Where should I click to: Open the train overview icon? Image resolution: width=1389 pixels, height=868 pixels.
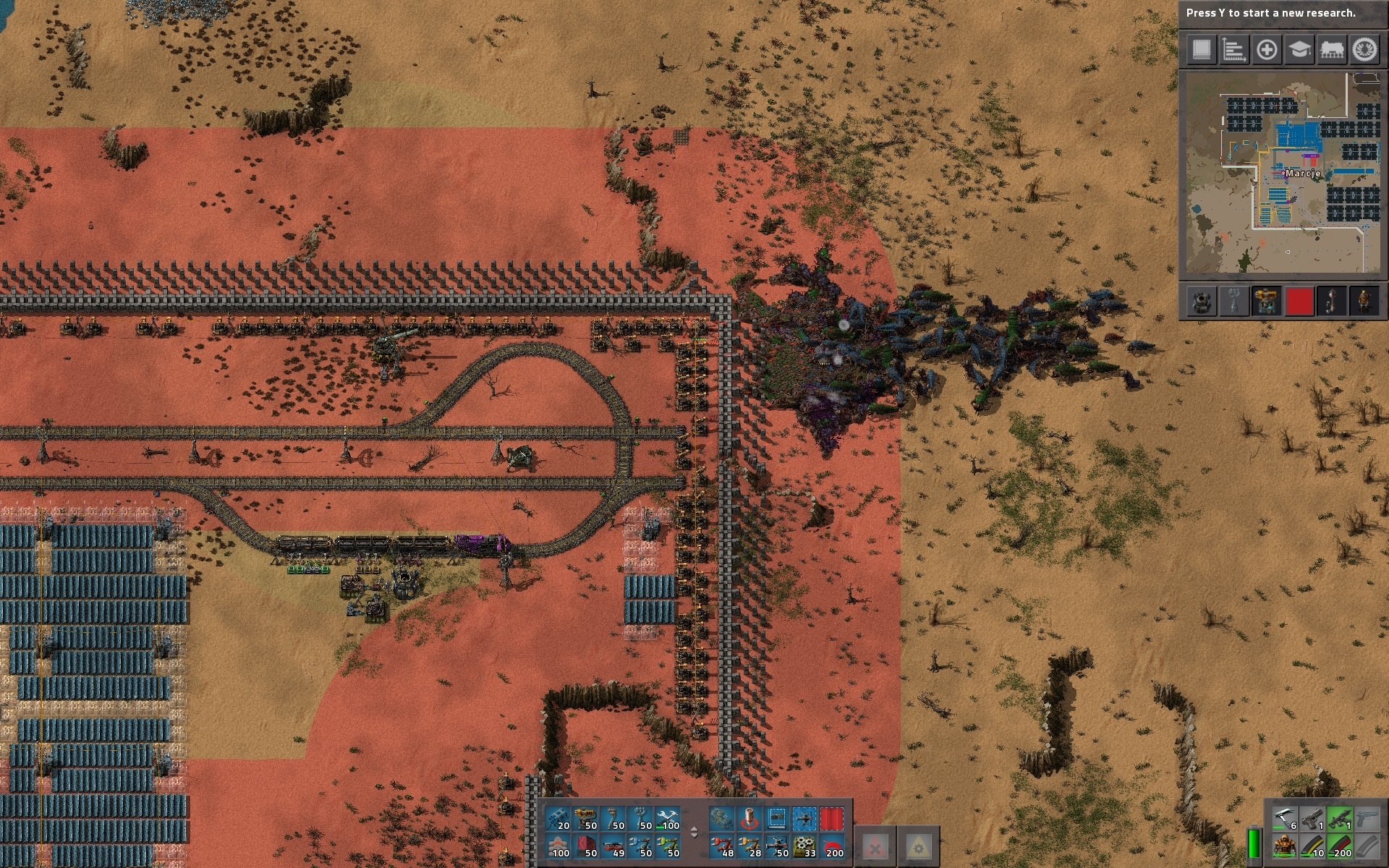(x=1332, y=51)
